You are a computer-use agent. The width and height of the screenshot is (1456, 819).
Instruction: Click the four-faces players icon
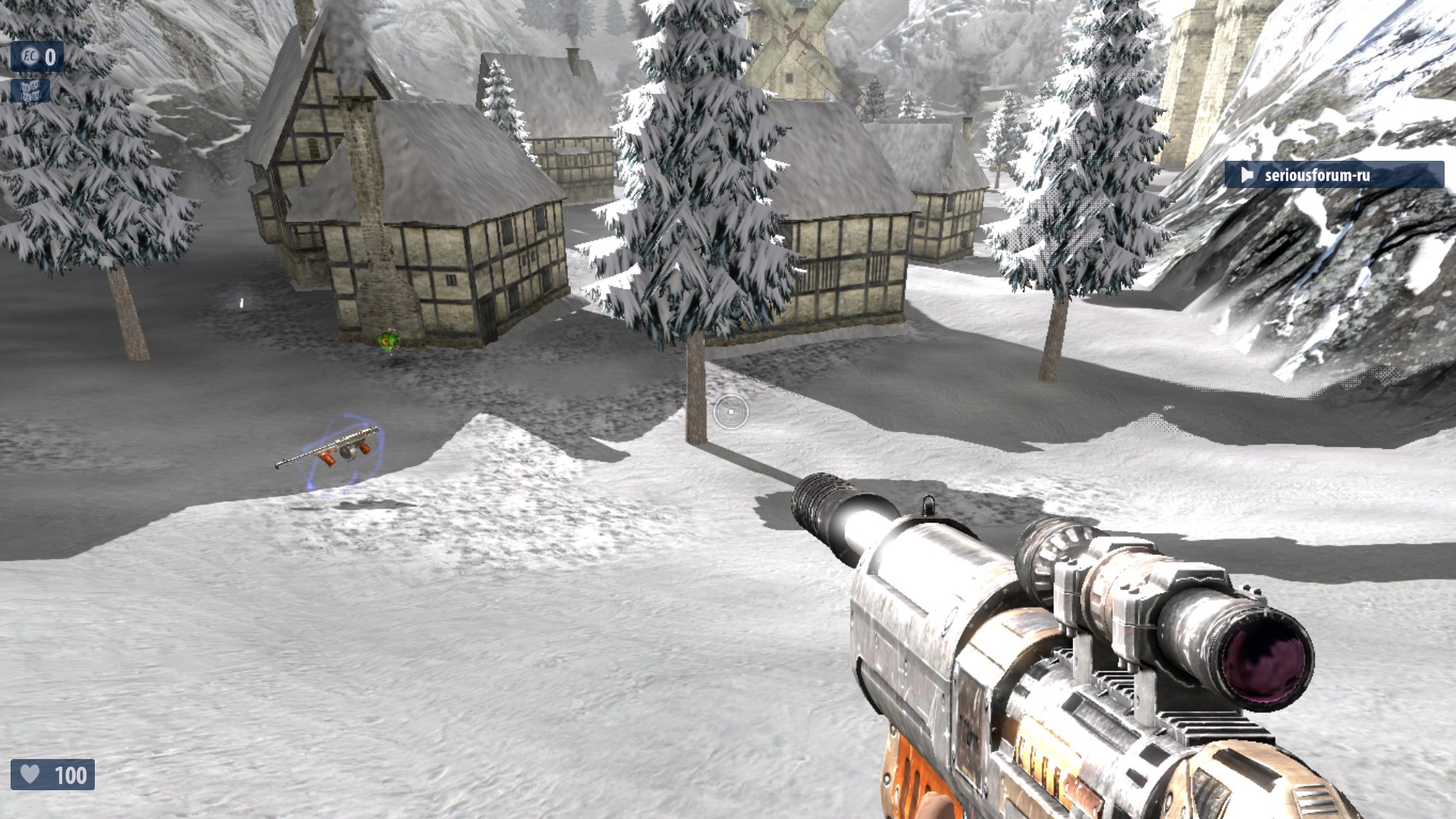[30, 91]
